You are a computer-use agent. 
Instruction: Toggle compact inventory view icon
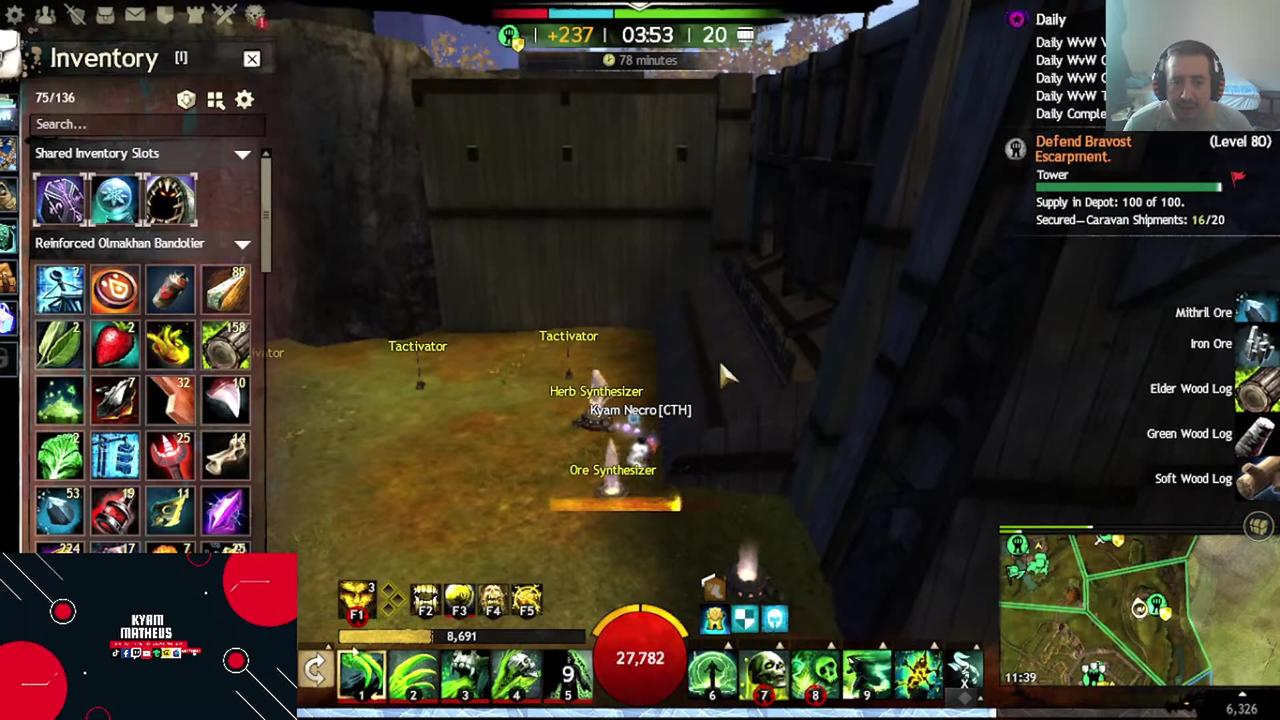pyautogui.click(x=215, y=99)
